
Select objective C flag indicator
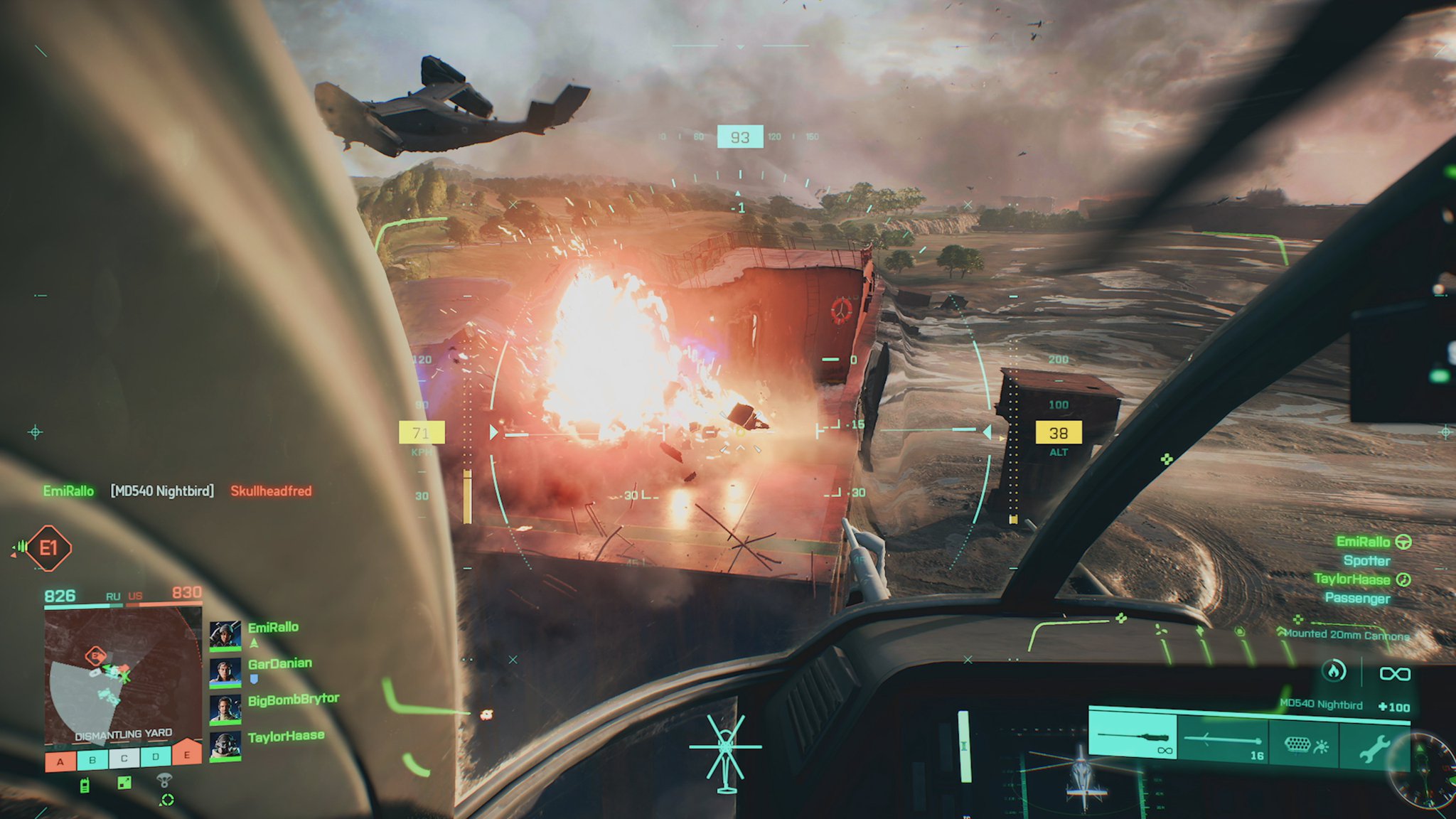(x=124, y=759)
